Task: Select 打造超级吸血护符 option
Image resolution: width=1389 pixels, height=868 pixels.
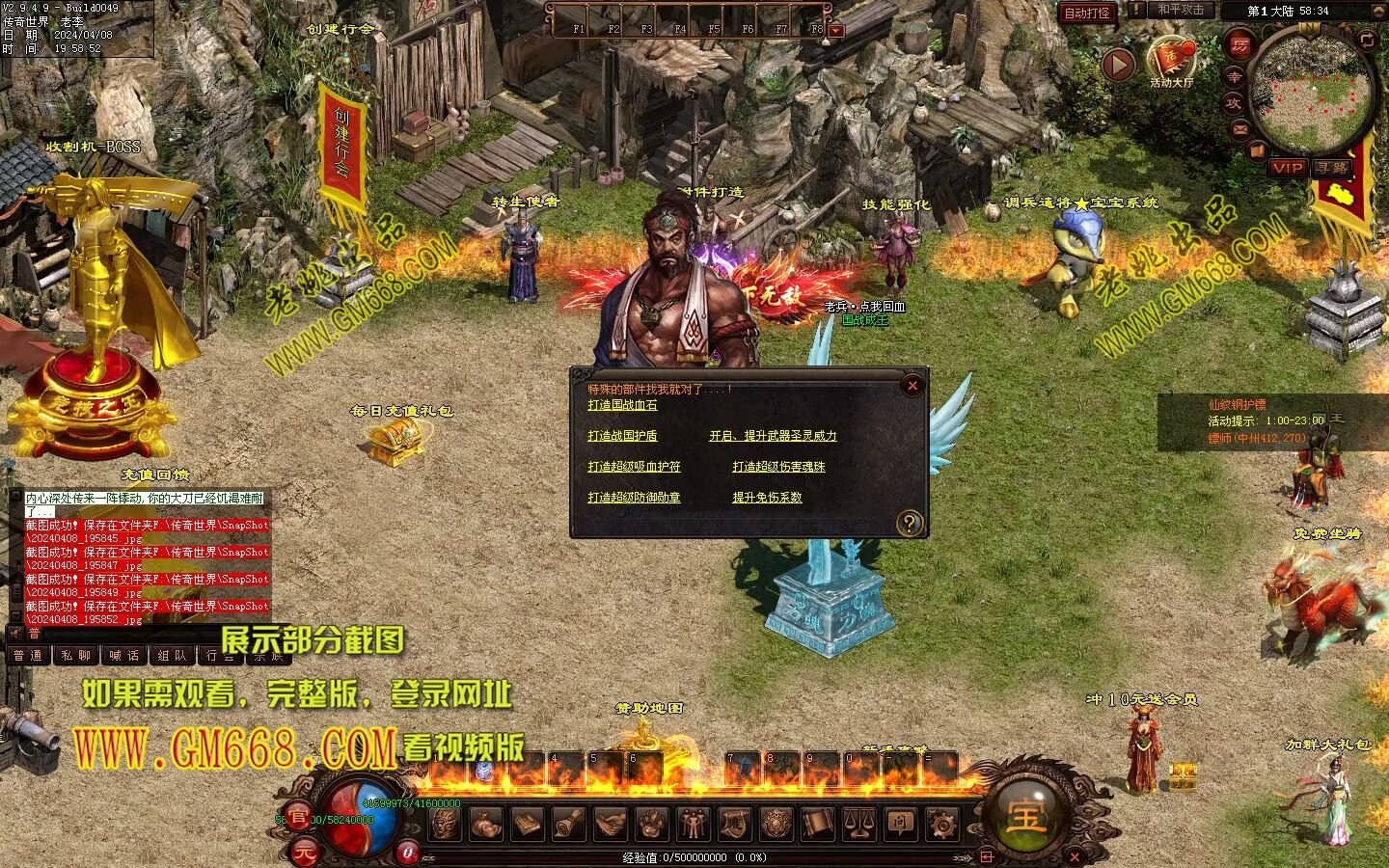Action: click(x=634, y=467)
